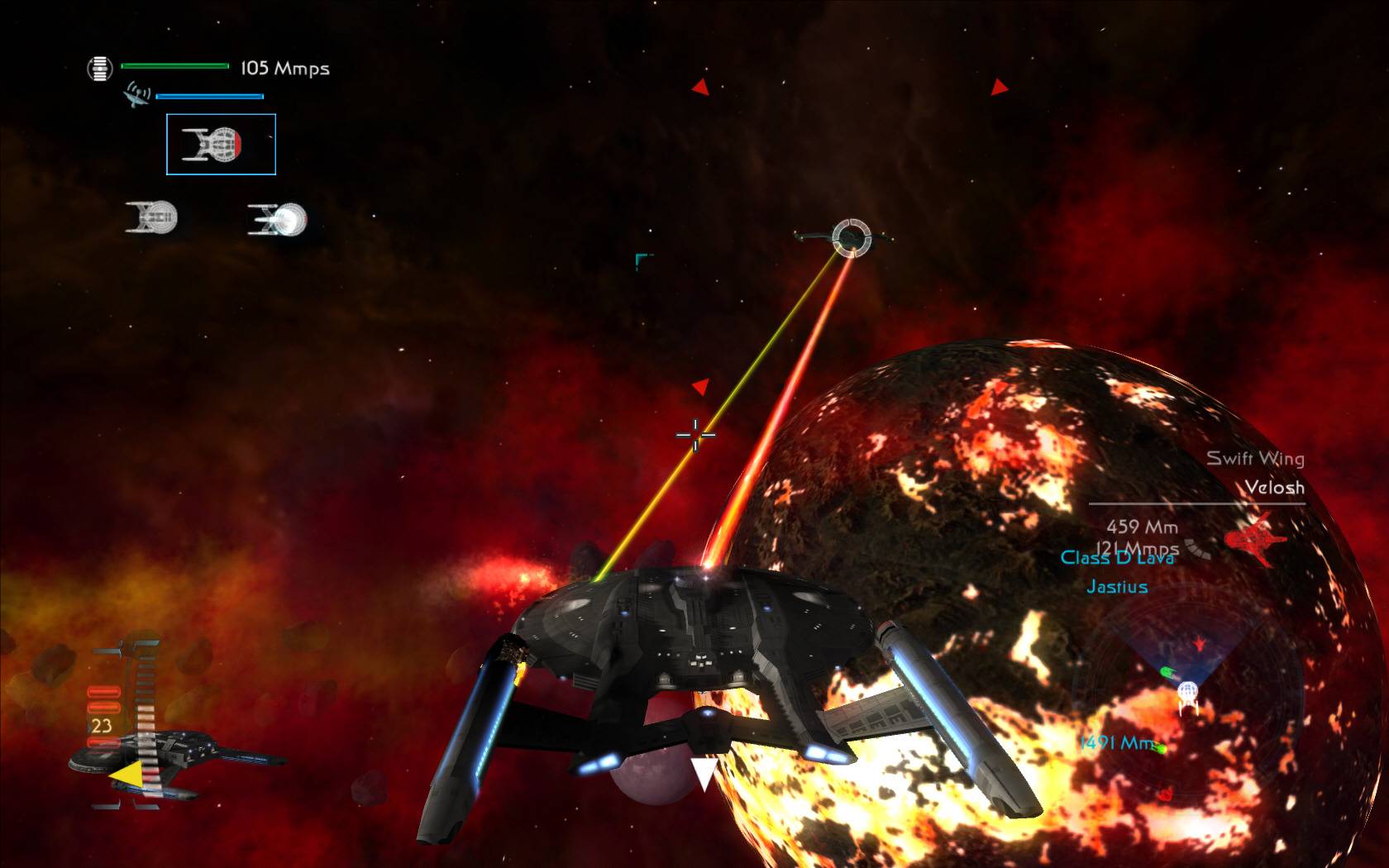The image size is (1389, 868).
Task: Click the circular target reticle on enemy ship
Action: (x=852, y=238)
